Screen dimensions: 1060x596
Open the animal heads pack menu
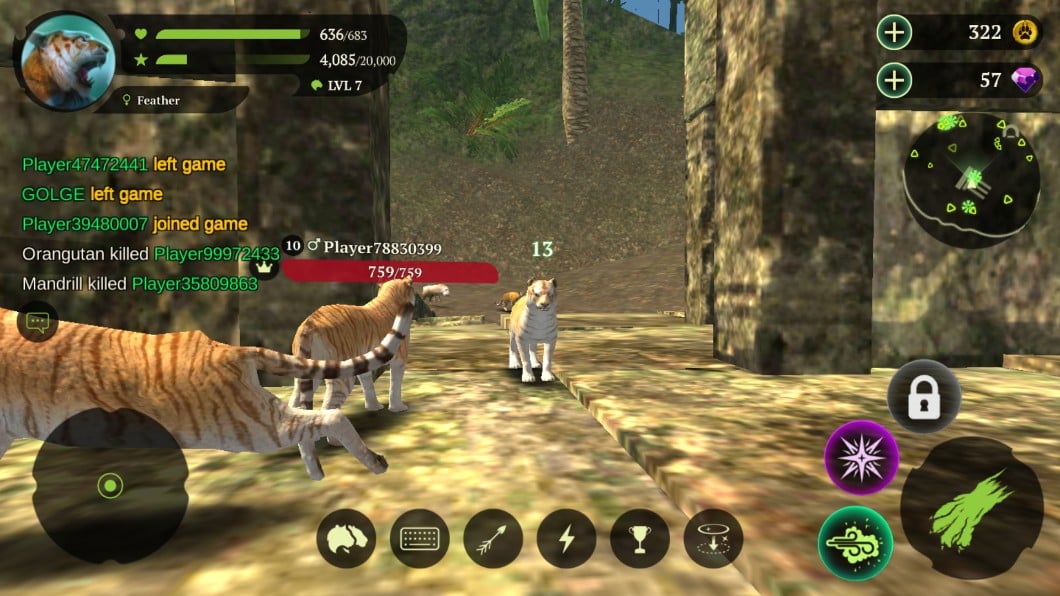pyautogui.click(x=346, y=539)
